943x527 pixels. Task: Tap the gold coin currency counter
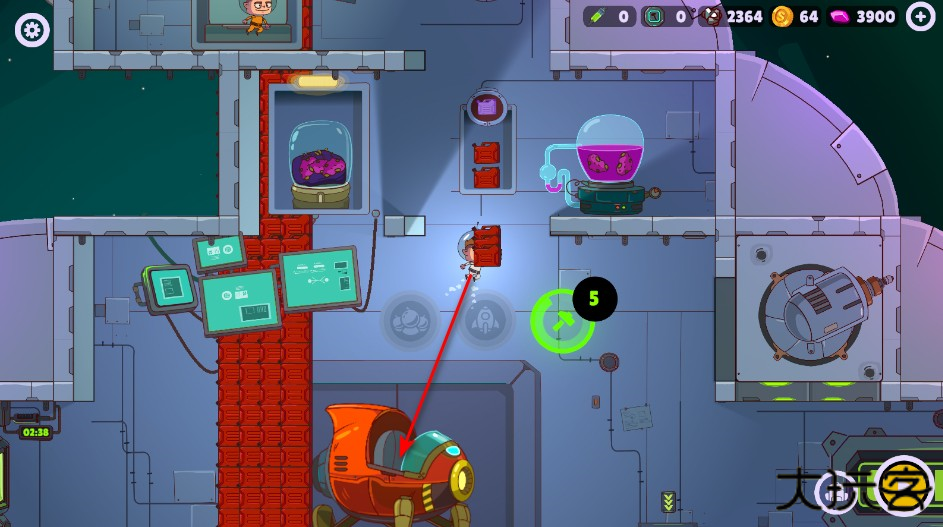[796, 16]
